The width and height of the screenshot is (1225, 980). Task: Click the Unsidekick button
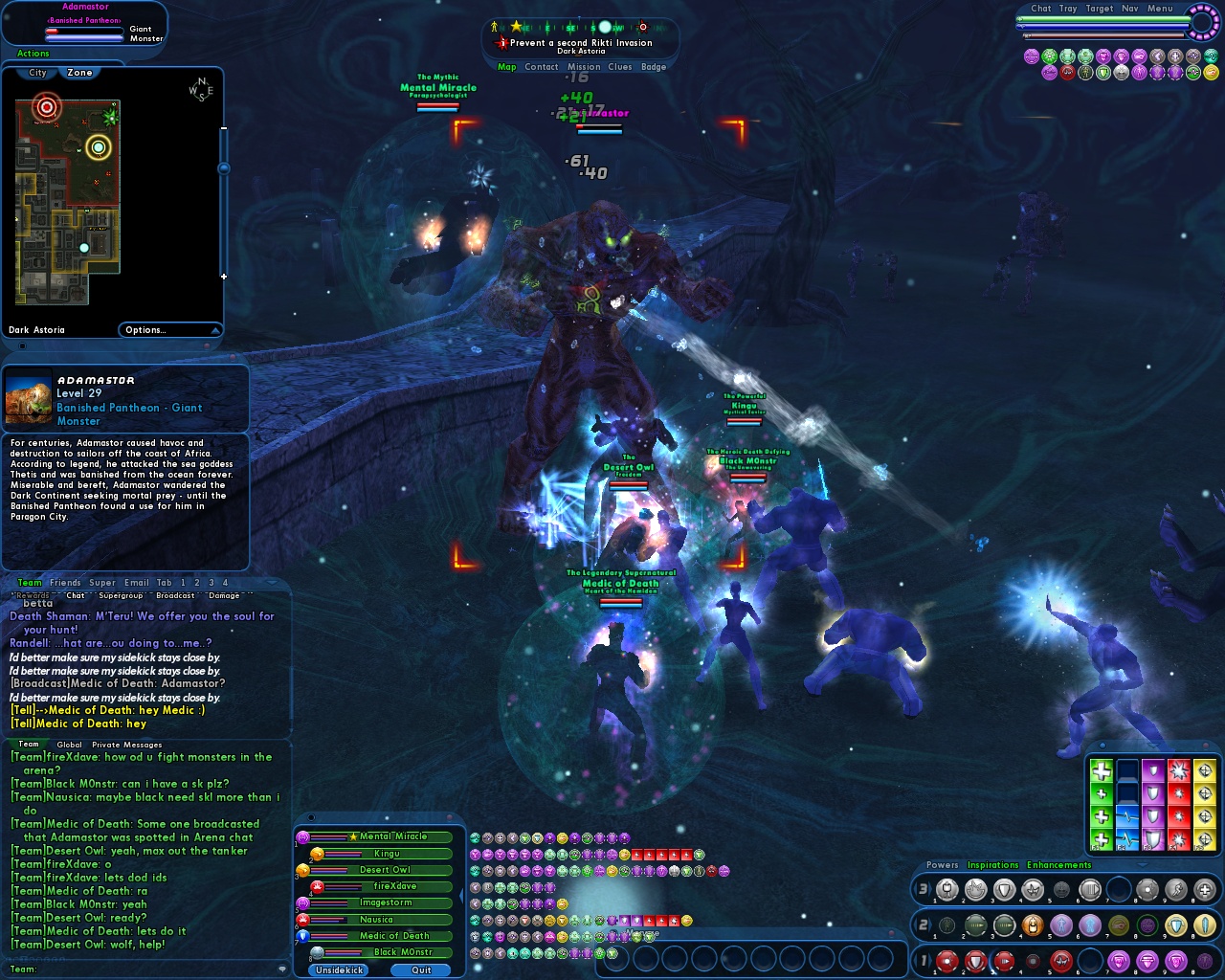click(x=340, y=969)
